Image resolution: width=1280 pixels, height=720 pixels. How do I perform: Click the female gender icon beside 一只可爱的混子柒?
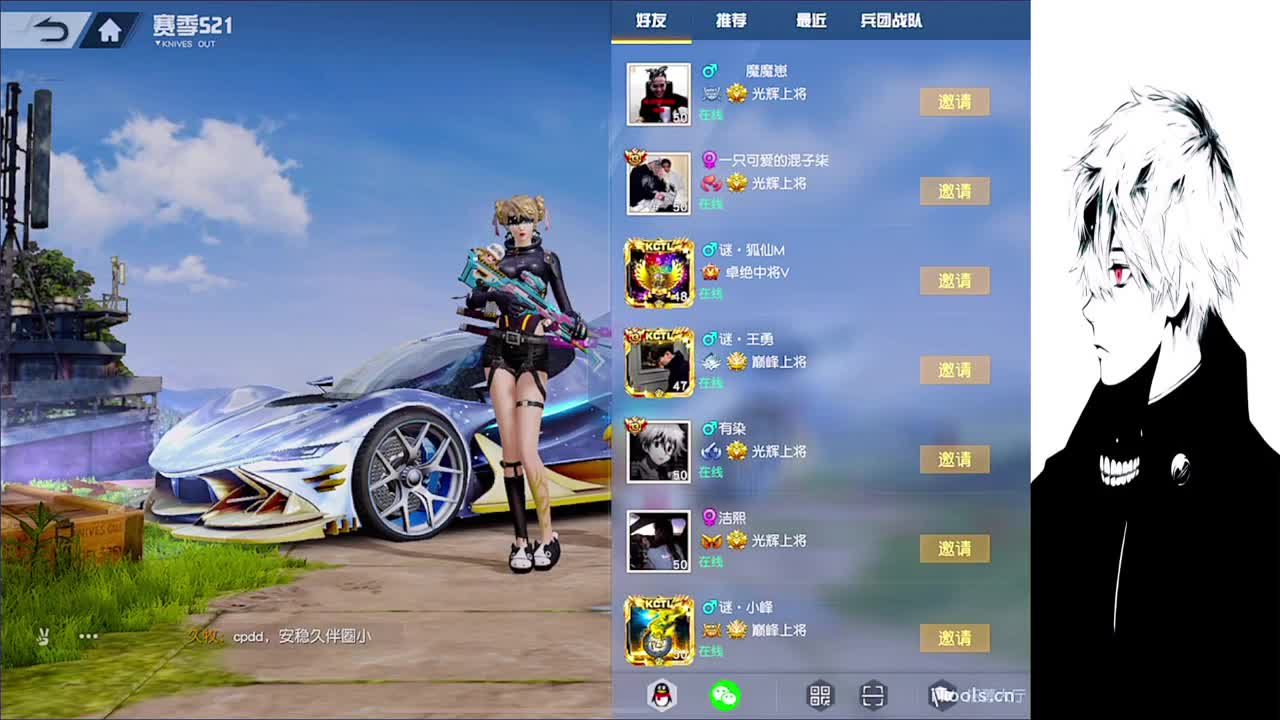709,158
